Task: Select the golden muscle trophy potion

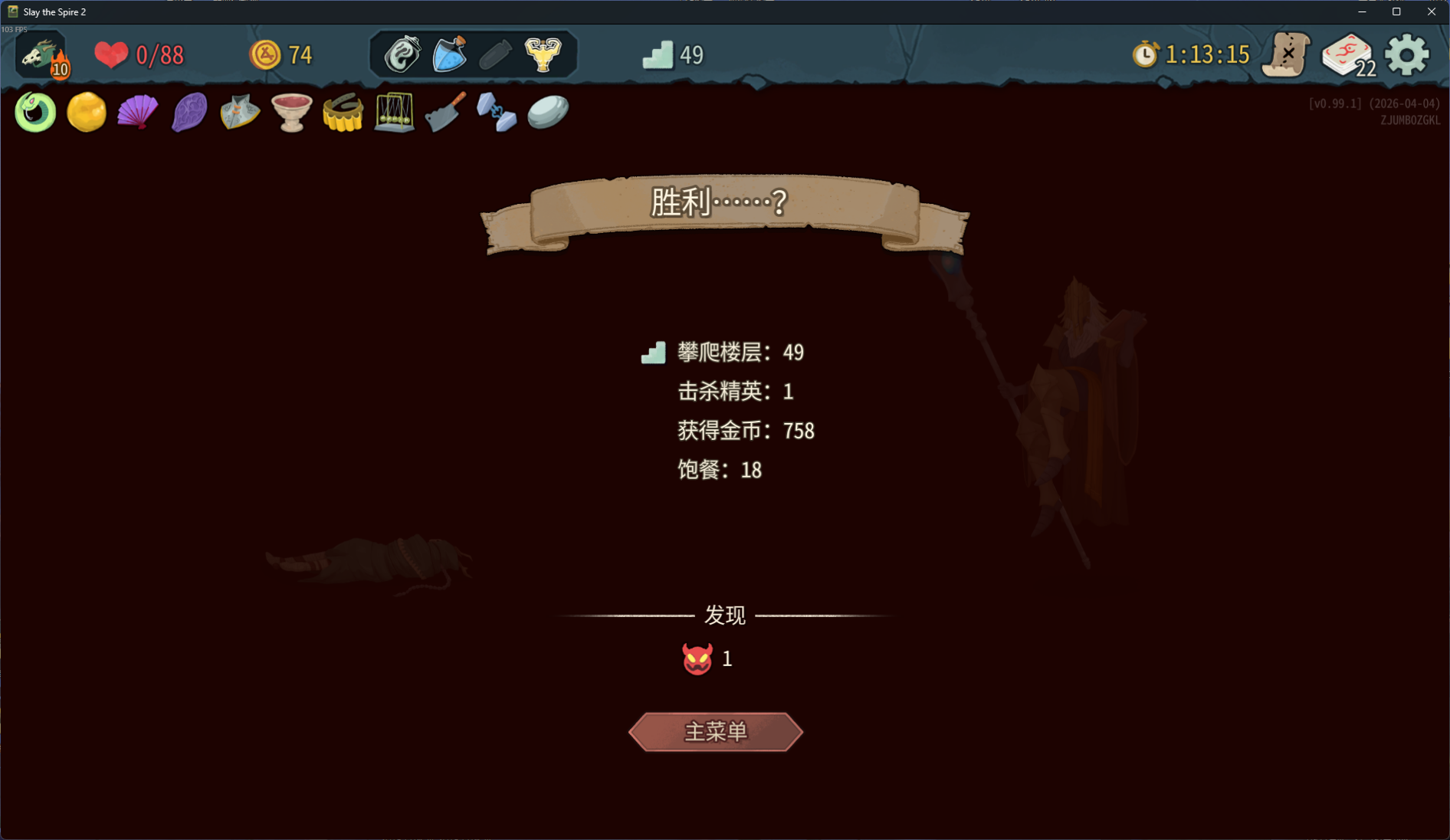Action: (x=543, y=54)
